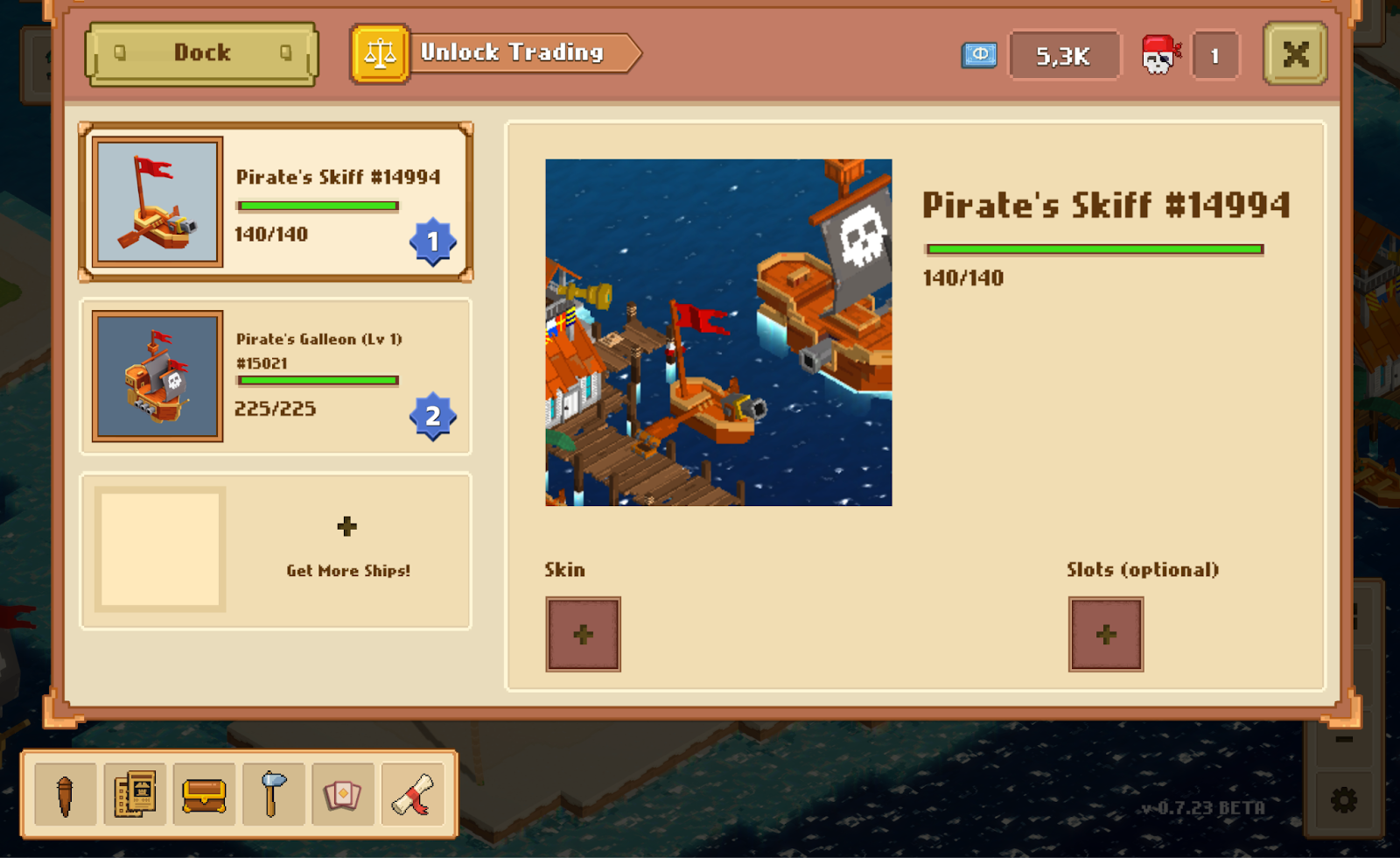Add an optional Slot with the plus button
The height and width of the screenshot is (858, 1400).
(1105, 634)
